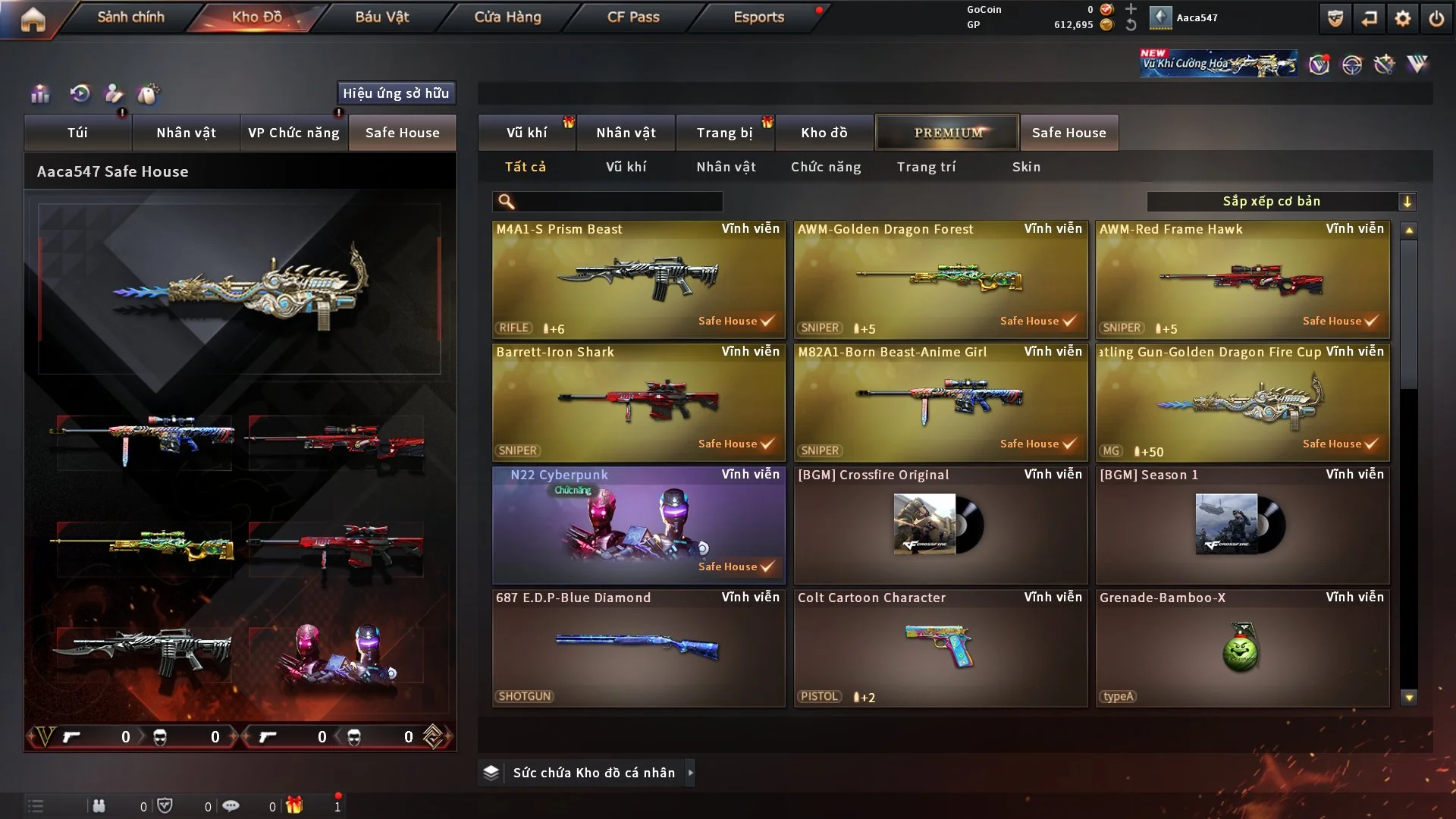Click the home icon button
Viewport: 1456px width, 819px height.
(x=33, y=19)
